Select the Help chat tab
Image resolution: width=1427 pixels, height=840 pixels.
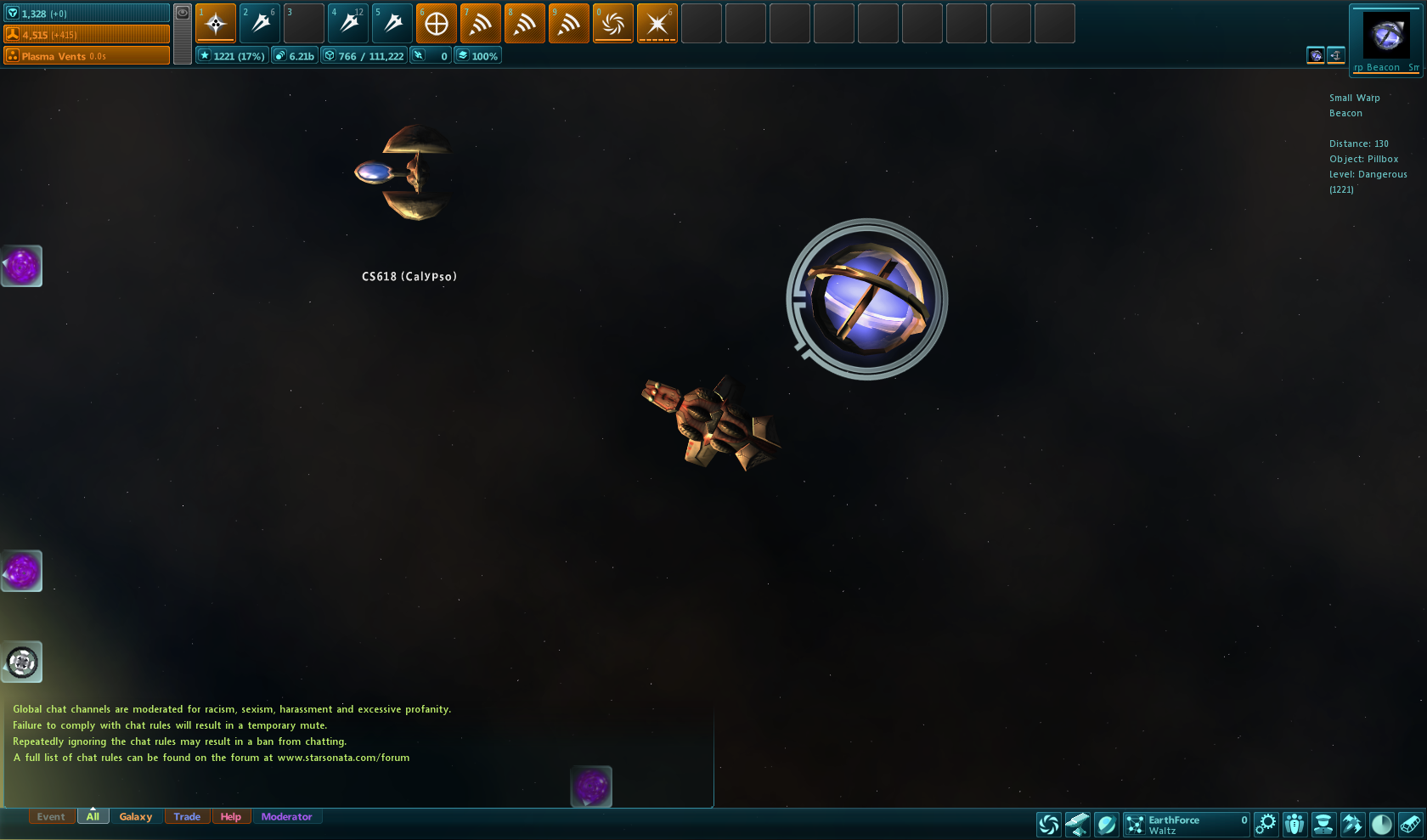[231, 817]
